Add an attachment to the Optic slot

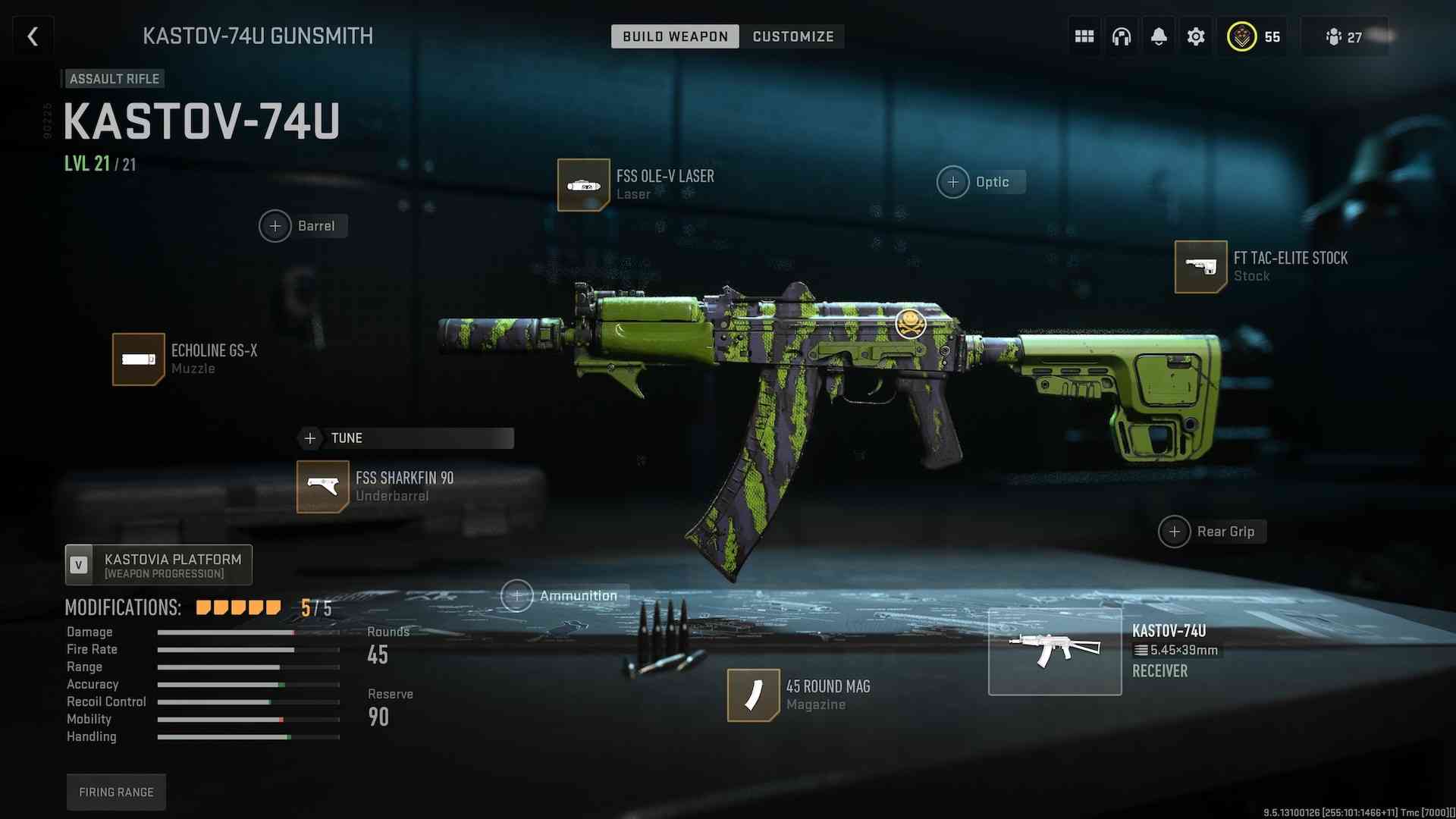pyautogui.click(x=953, y=182)
